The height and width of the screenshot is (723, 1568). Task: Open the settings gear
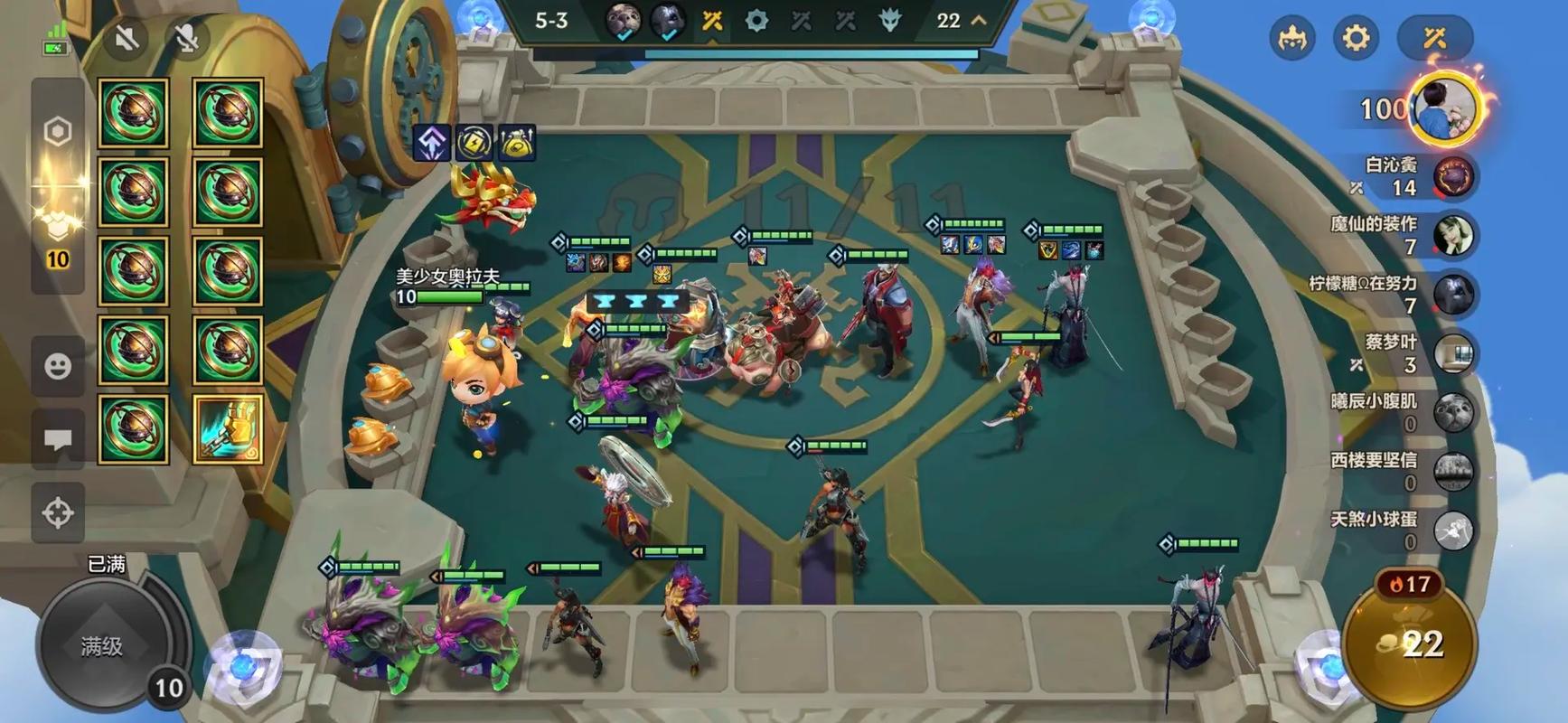(1356, 38)
